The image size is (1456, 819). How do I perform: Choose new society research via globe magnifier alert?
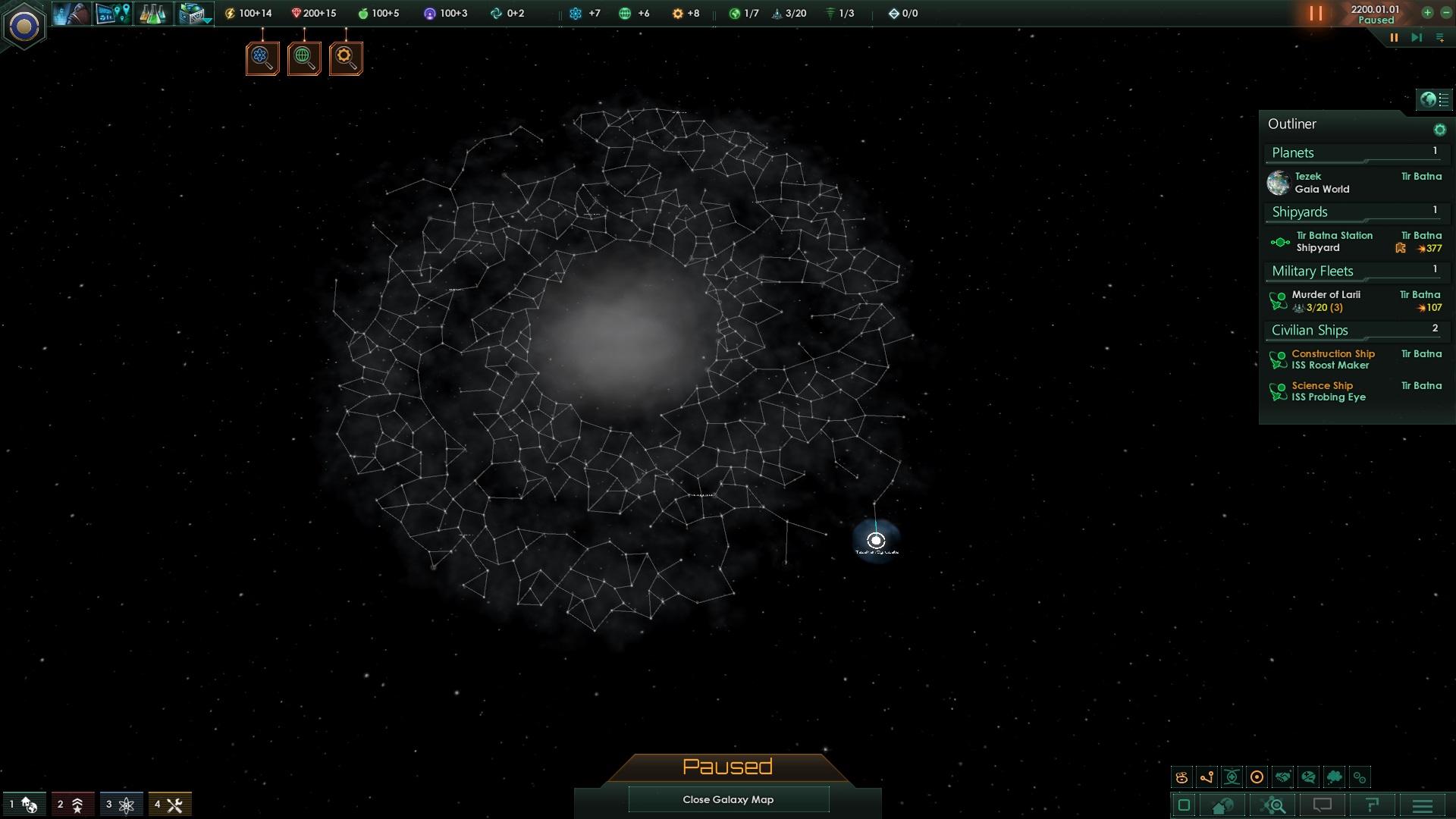click(x=303, y=57)
